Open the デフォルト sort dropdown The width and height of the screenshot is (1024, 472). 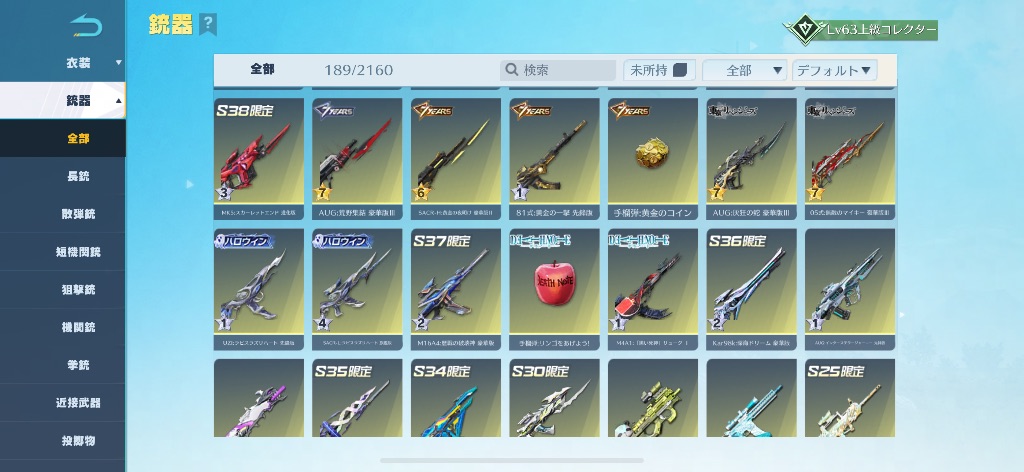(834, 70)
